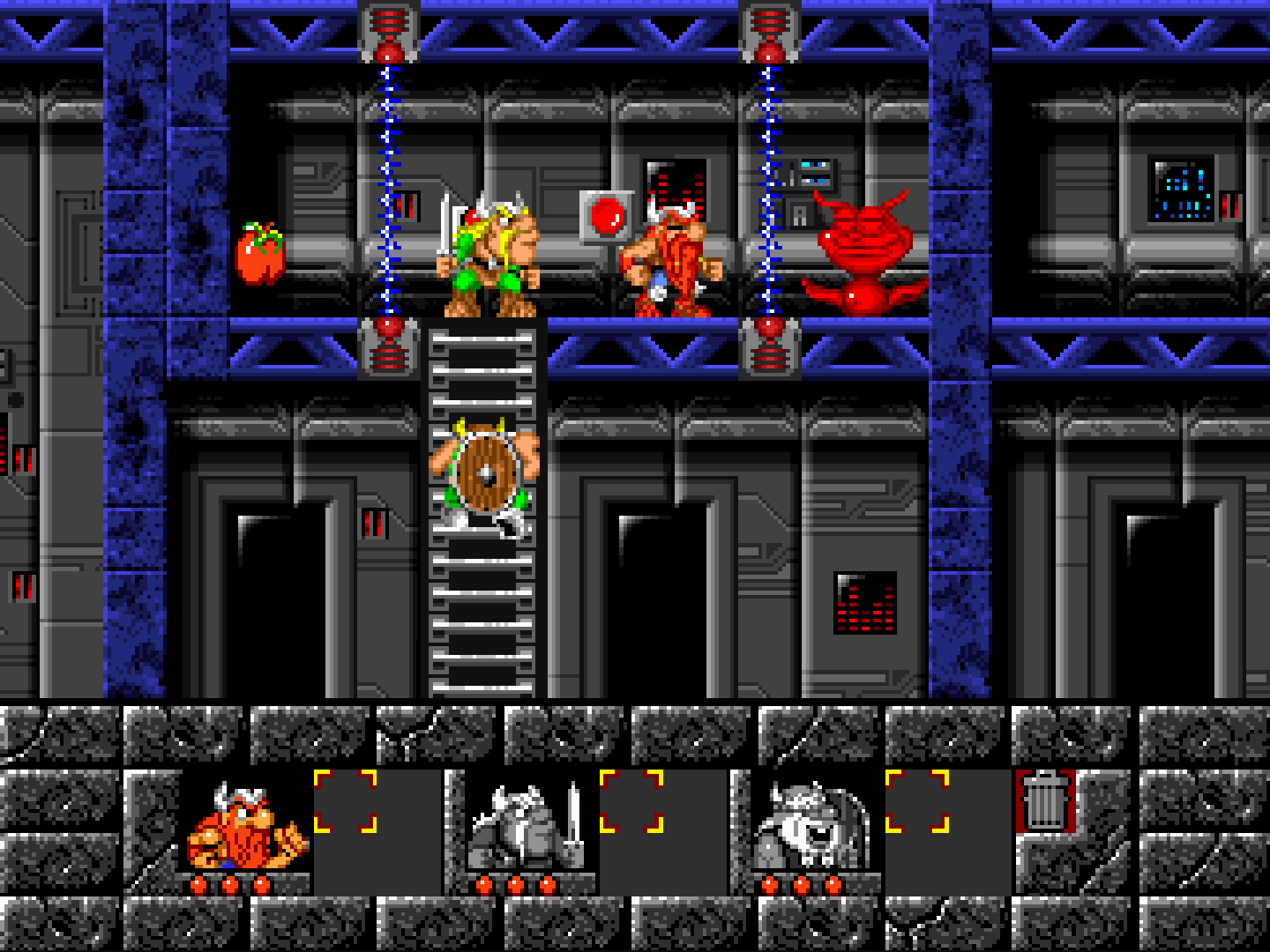Click the inventory trash can icon
The width and height of the screenshot is (1270, 952).
pos(1045,800)
